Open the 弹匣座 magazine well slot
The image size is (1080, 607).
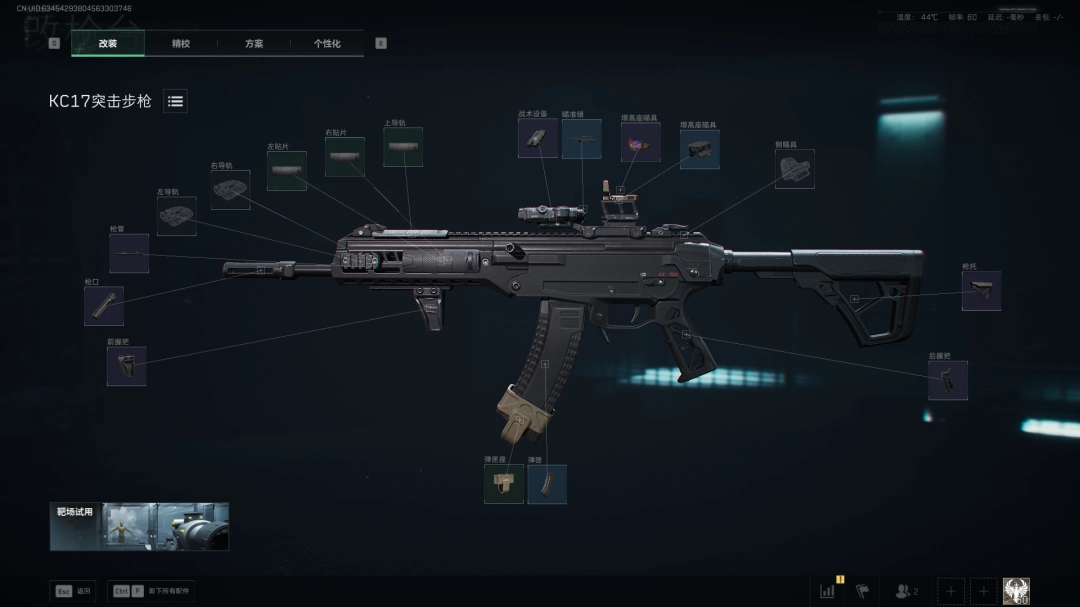tap(503, 484)
